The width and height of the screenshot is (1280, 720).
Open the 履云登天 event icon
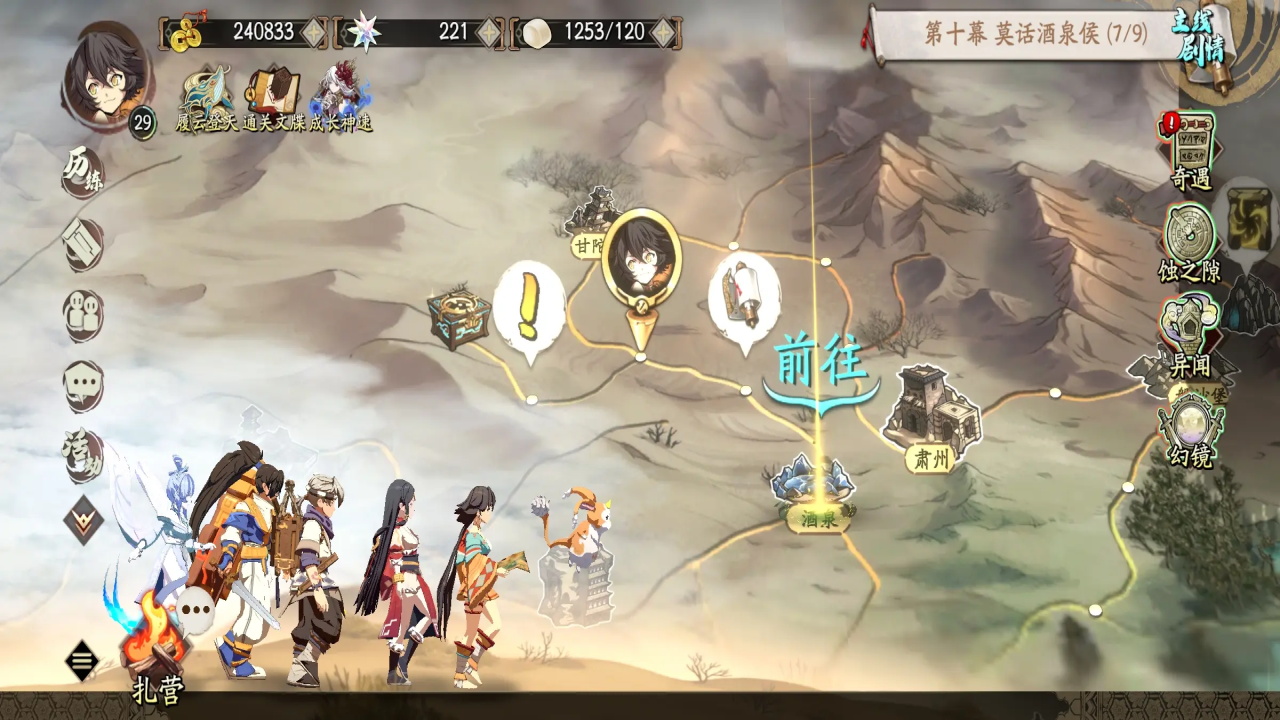tap(208, 95)
